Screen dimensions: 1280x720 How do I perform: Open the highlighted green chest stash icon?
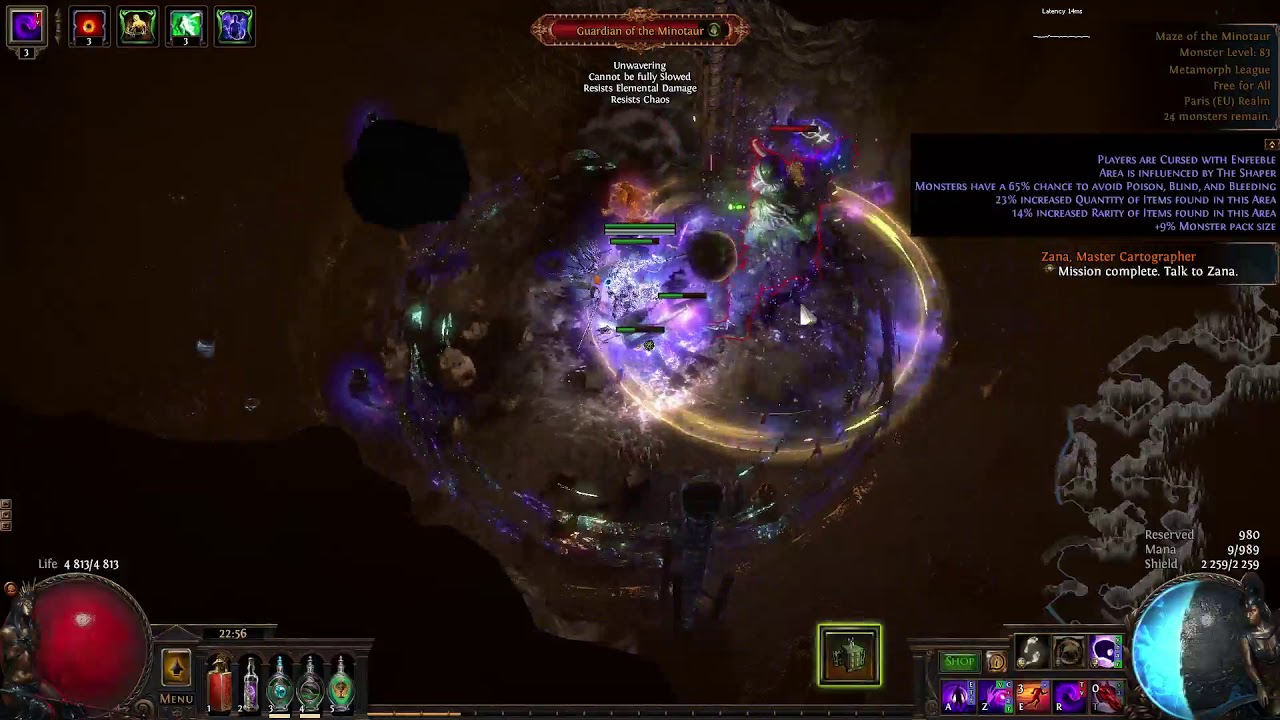[849, 657]
